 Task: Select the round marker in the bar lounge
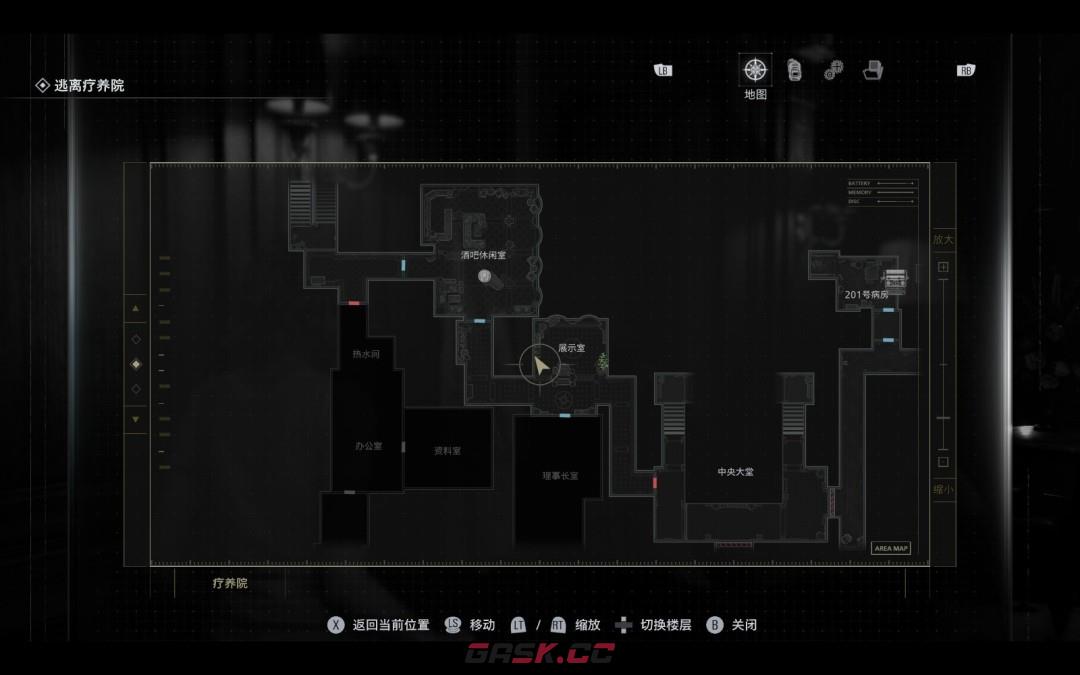[x=484, y=276]
